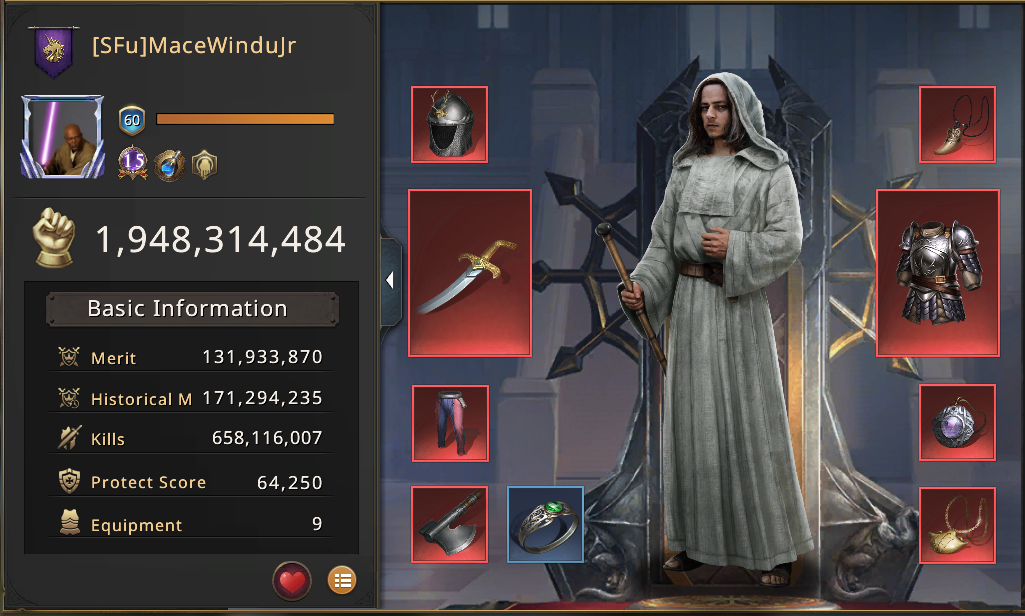Open the pointed shoe equipment slot
The width and height of the screenshot is (1025, 616).
tap(957, 125)
